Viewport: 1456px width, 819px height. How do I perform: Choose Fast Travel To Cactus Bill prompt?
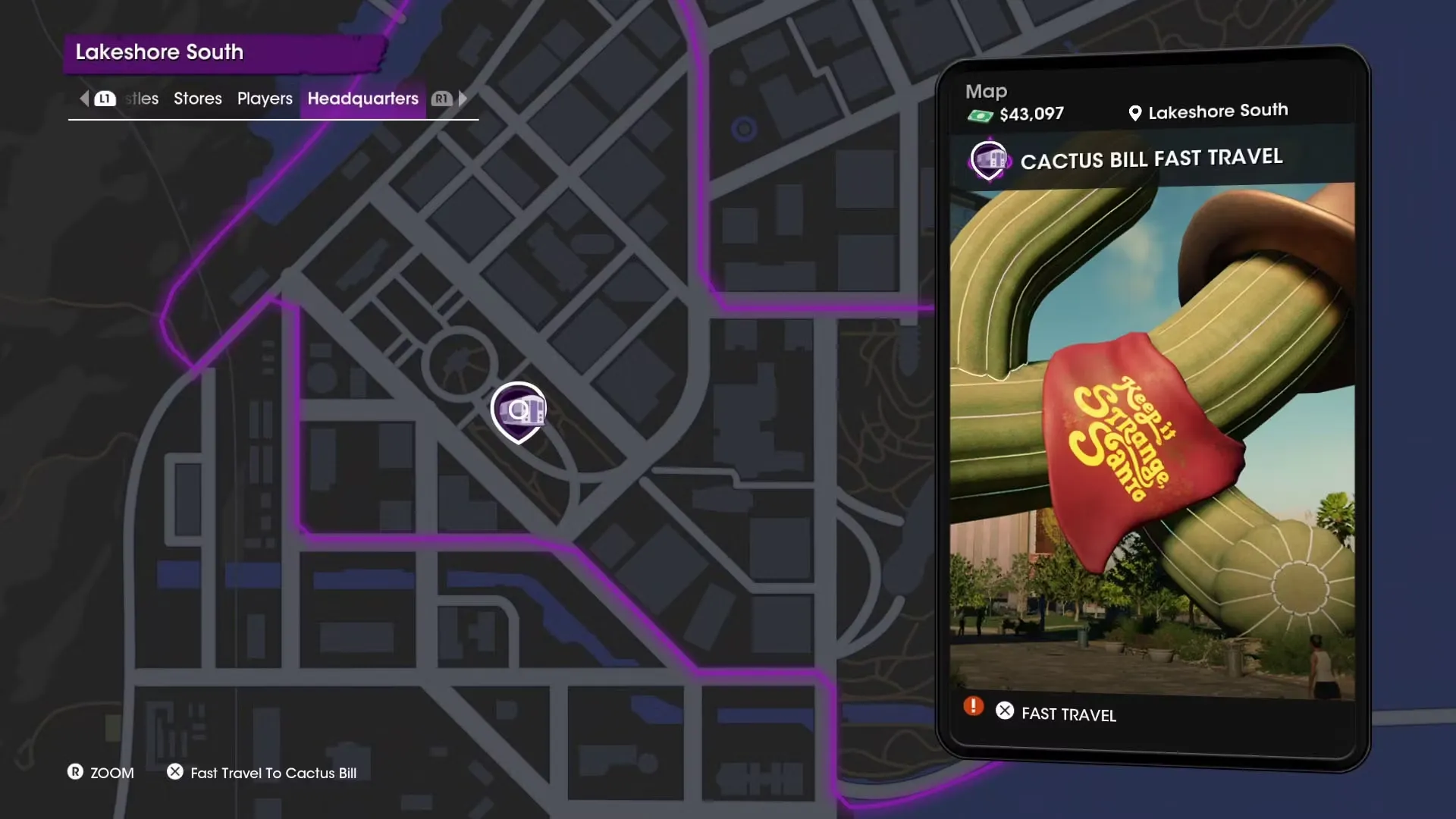[x=273, y=773]
